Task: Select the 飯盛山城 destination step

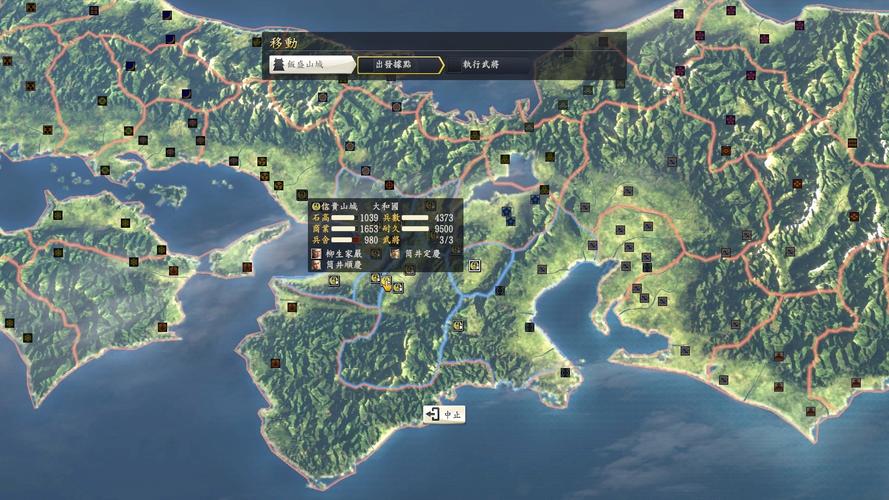Action: click(x=312, y=65)
